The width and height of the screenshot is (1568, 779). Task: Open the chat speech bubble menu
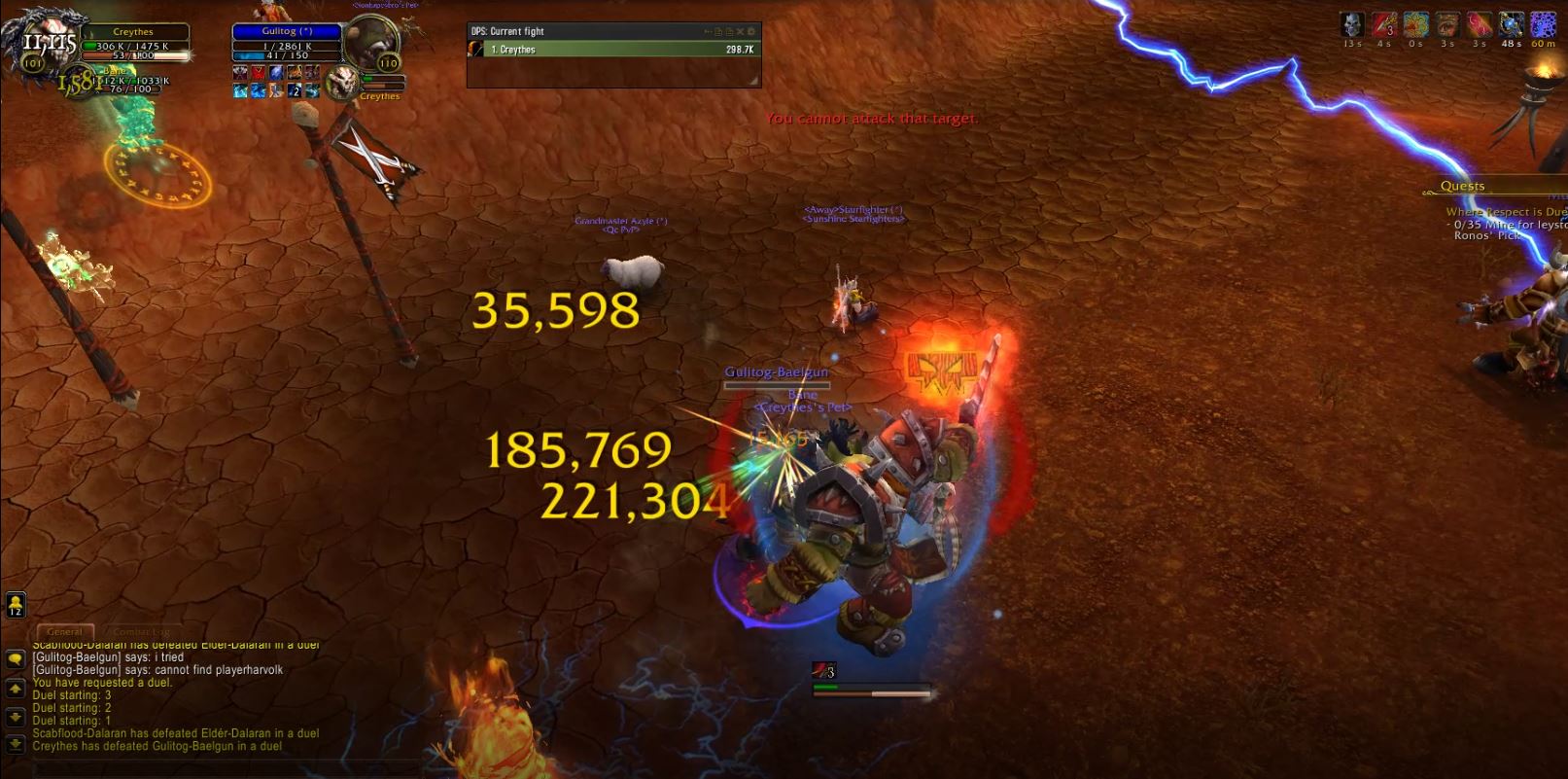[16, 659]
